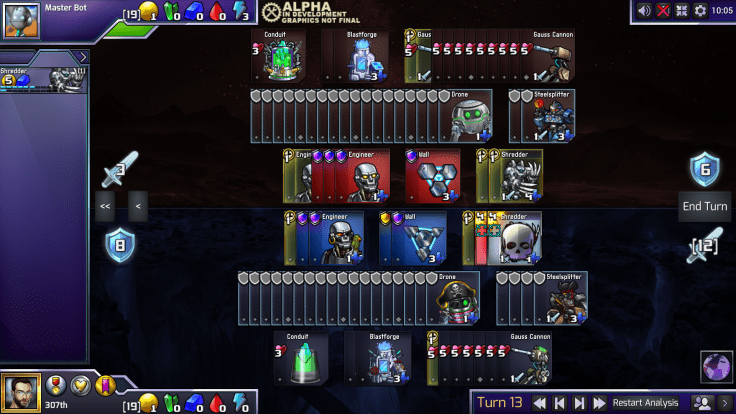
Task: Restart Analysis of this replay
Action: [645, 403]
